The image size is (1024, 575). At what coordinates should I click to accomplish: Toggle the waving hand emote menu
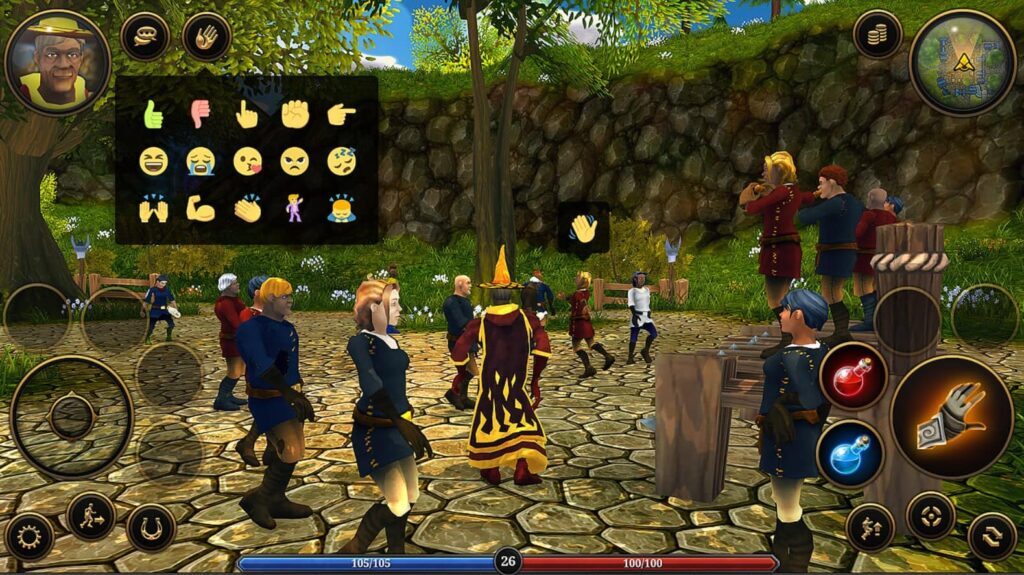[207, 36]
